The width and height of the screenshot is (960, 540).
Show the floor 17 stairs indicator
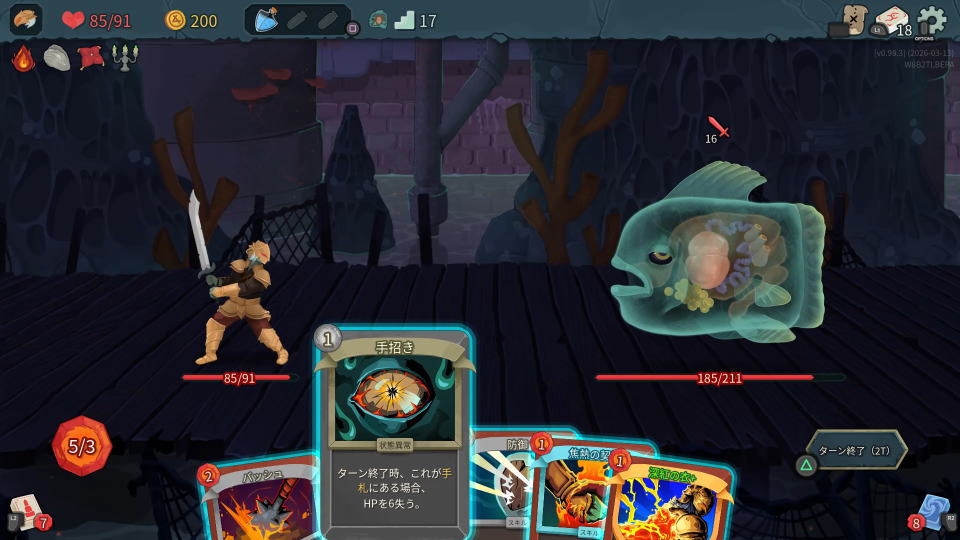(x=405, y=20)
